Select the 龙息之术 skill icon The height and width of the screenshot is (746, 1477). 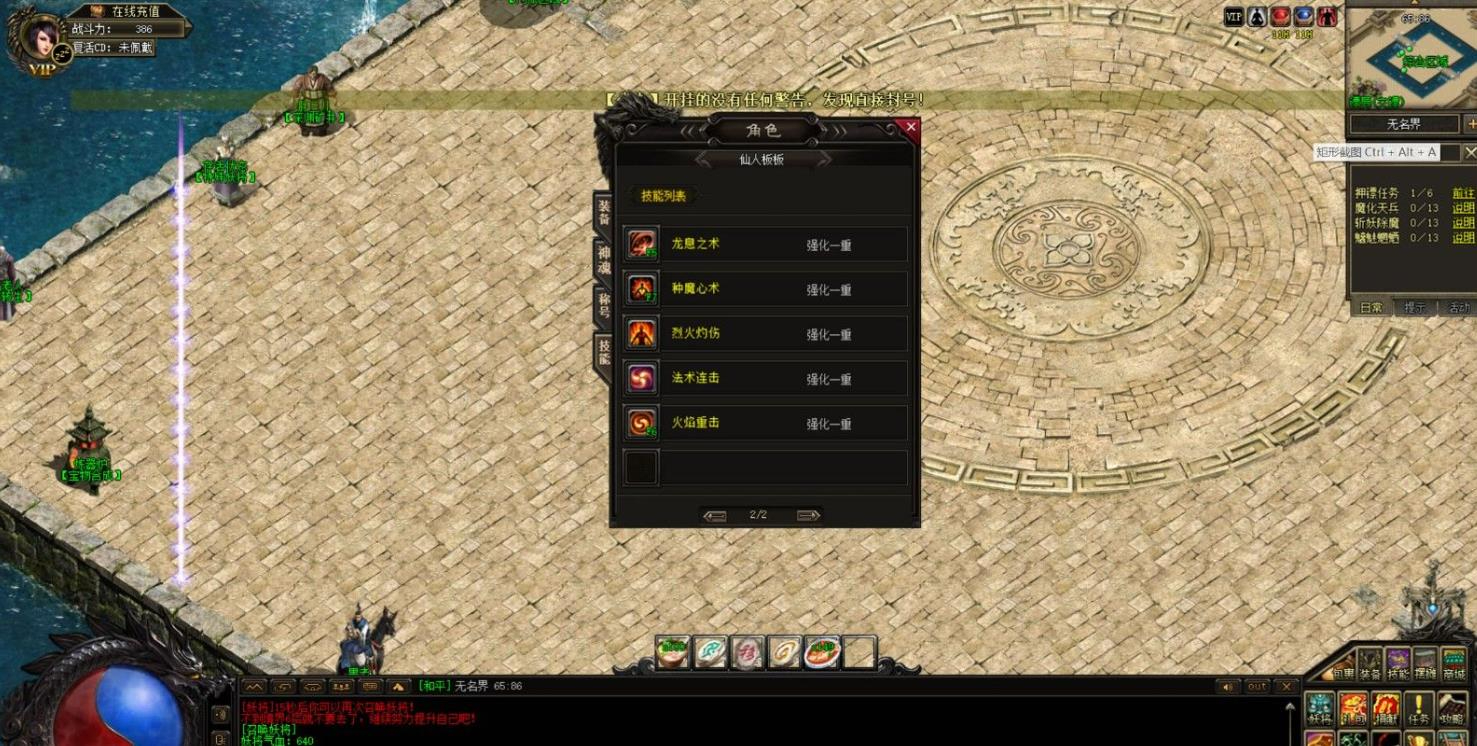(x=641, y=243)
